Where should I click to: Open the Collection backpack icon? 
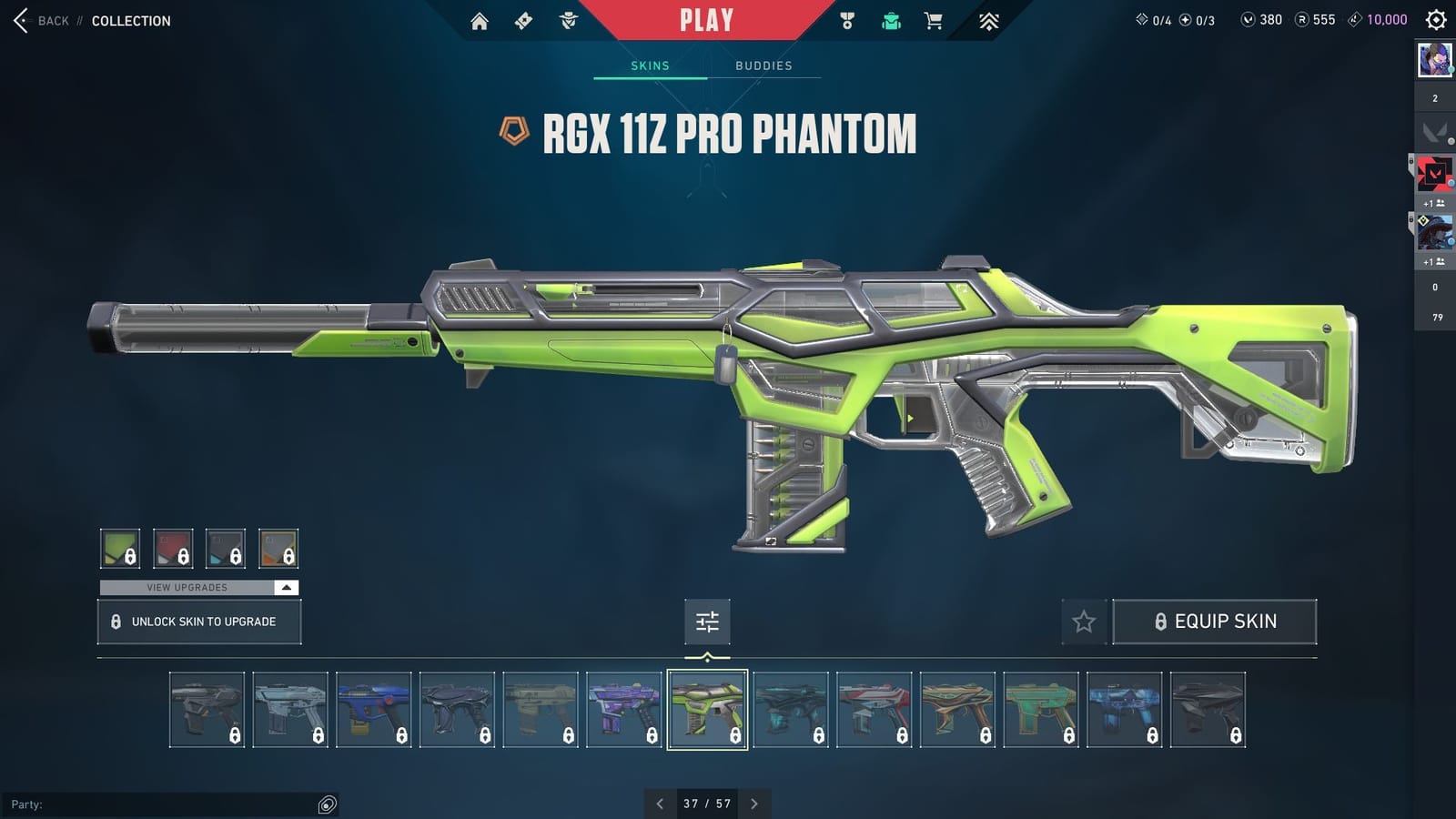(x=890, y=19)
